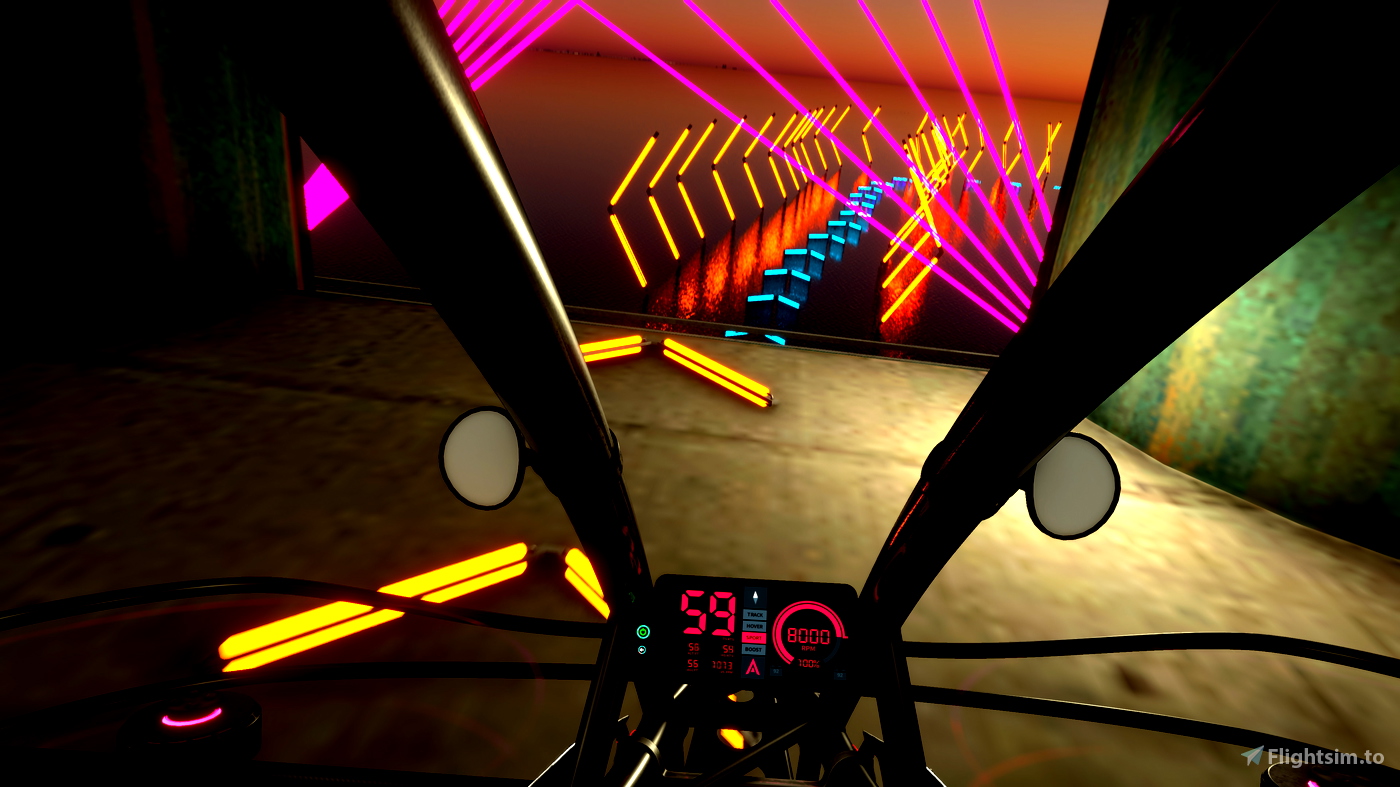Click the compass arrow tile above TRACK
Viewport: 1400px width, 787px height.
pyautogui.click(x=754, y=597)
